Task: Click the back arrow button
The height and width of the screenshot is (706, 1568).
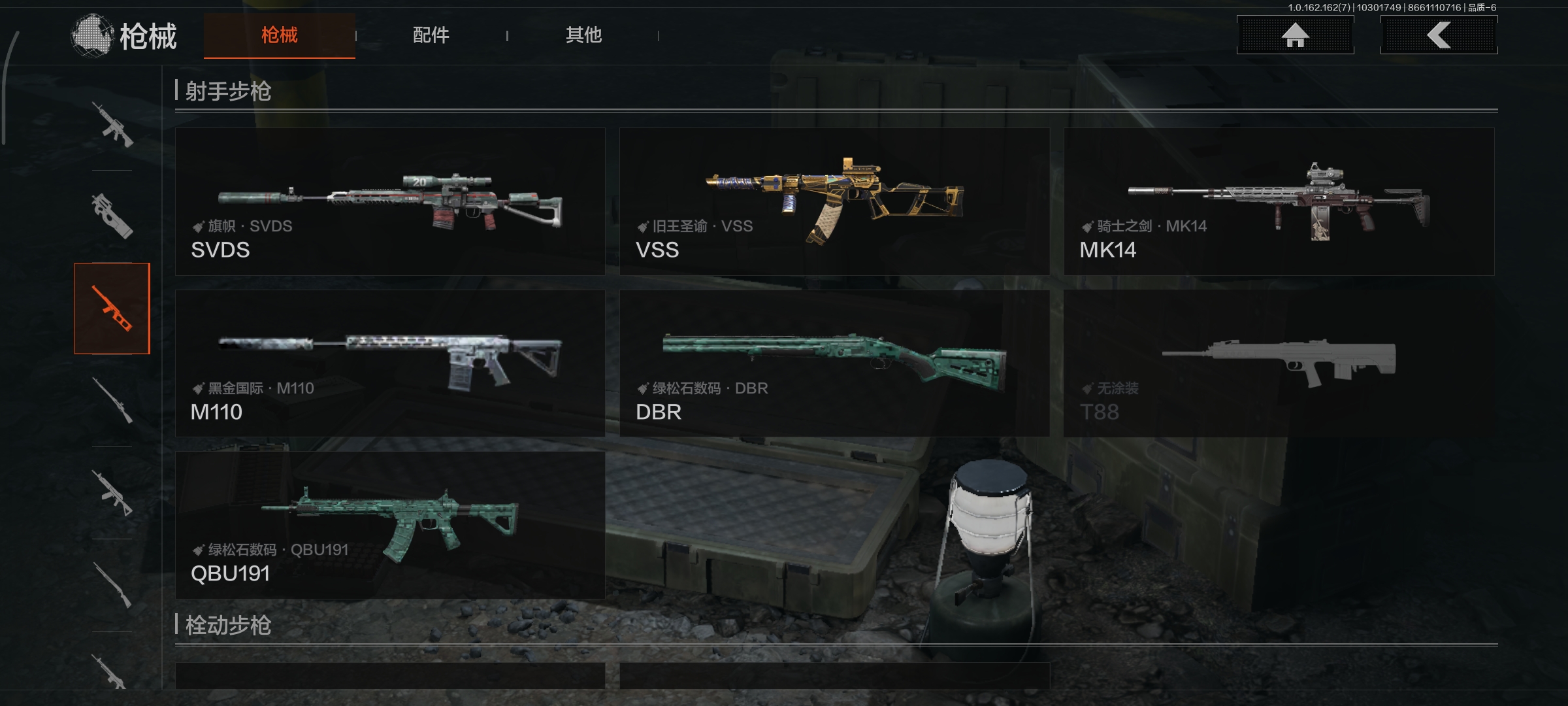Action: point(1439,35)
